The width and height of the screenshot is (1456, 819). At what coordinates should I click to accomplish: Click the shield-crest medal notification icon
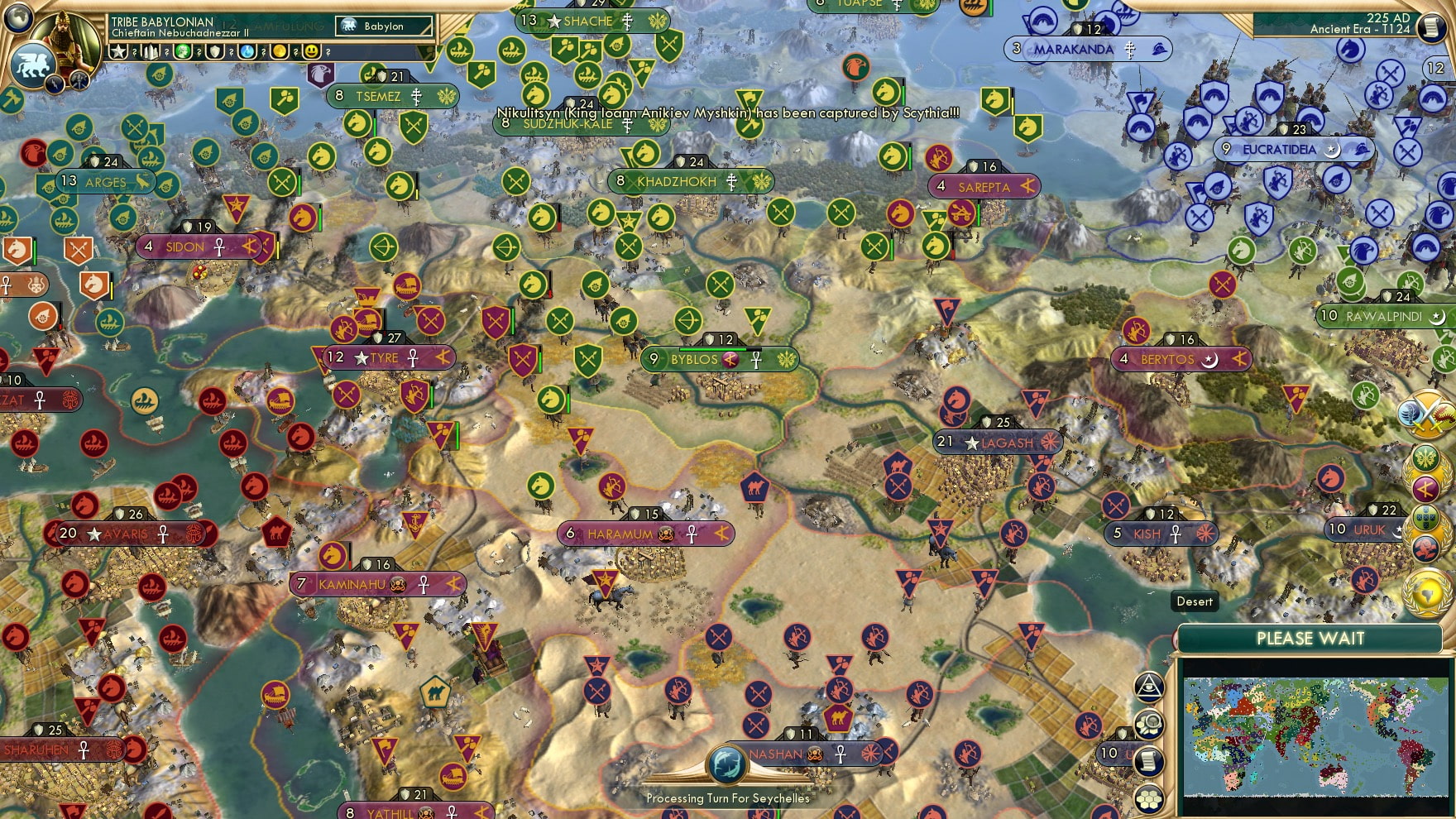point(1425,519)
